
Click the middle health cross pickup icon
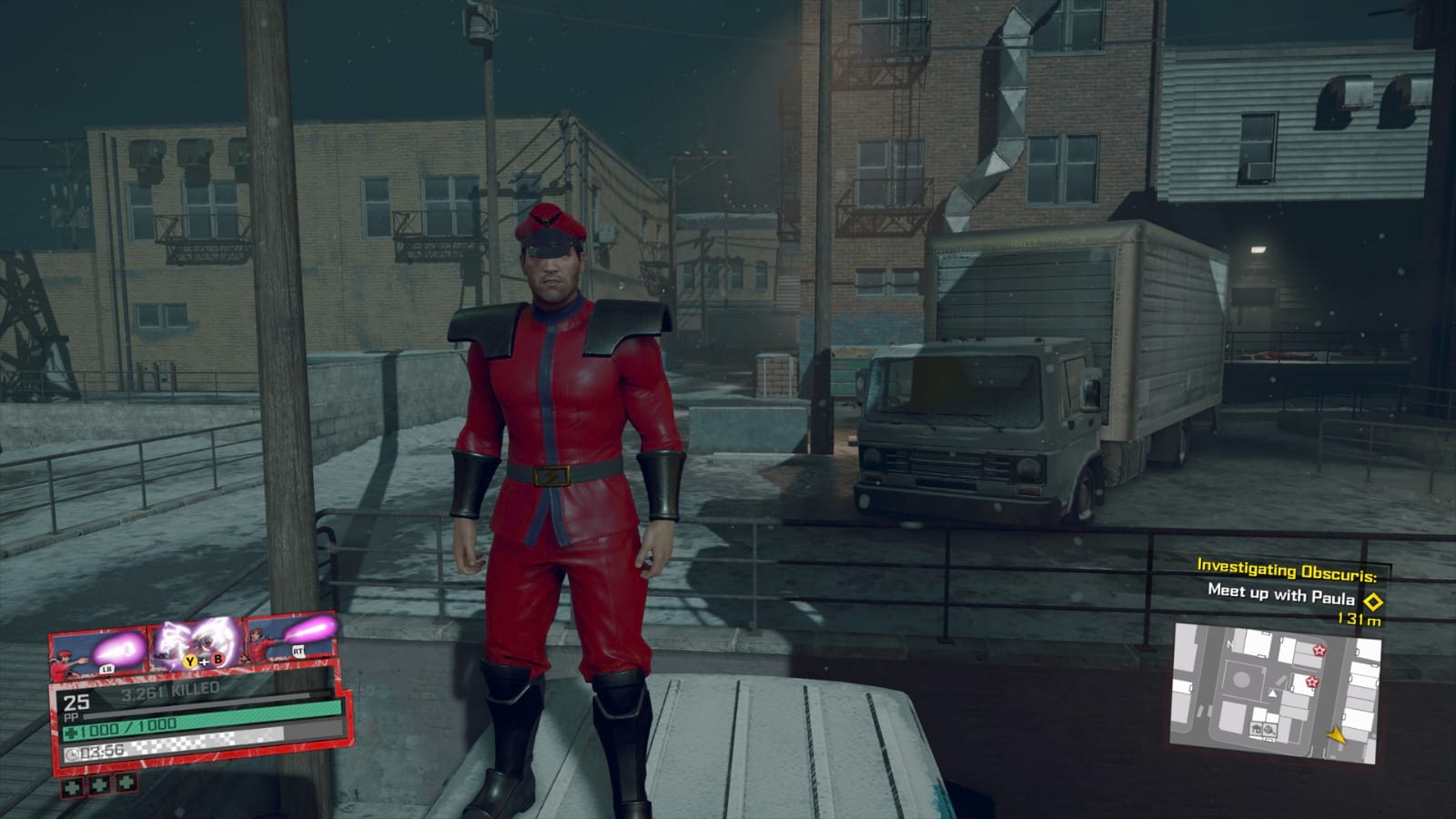click(x=99, y=785)
